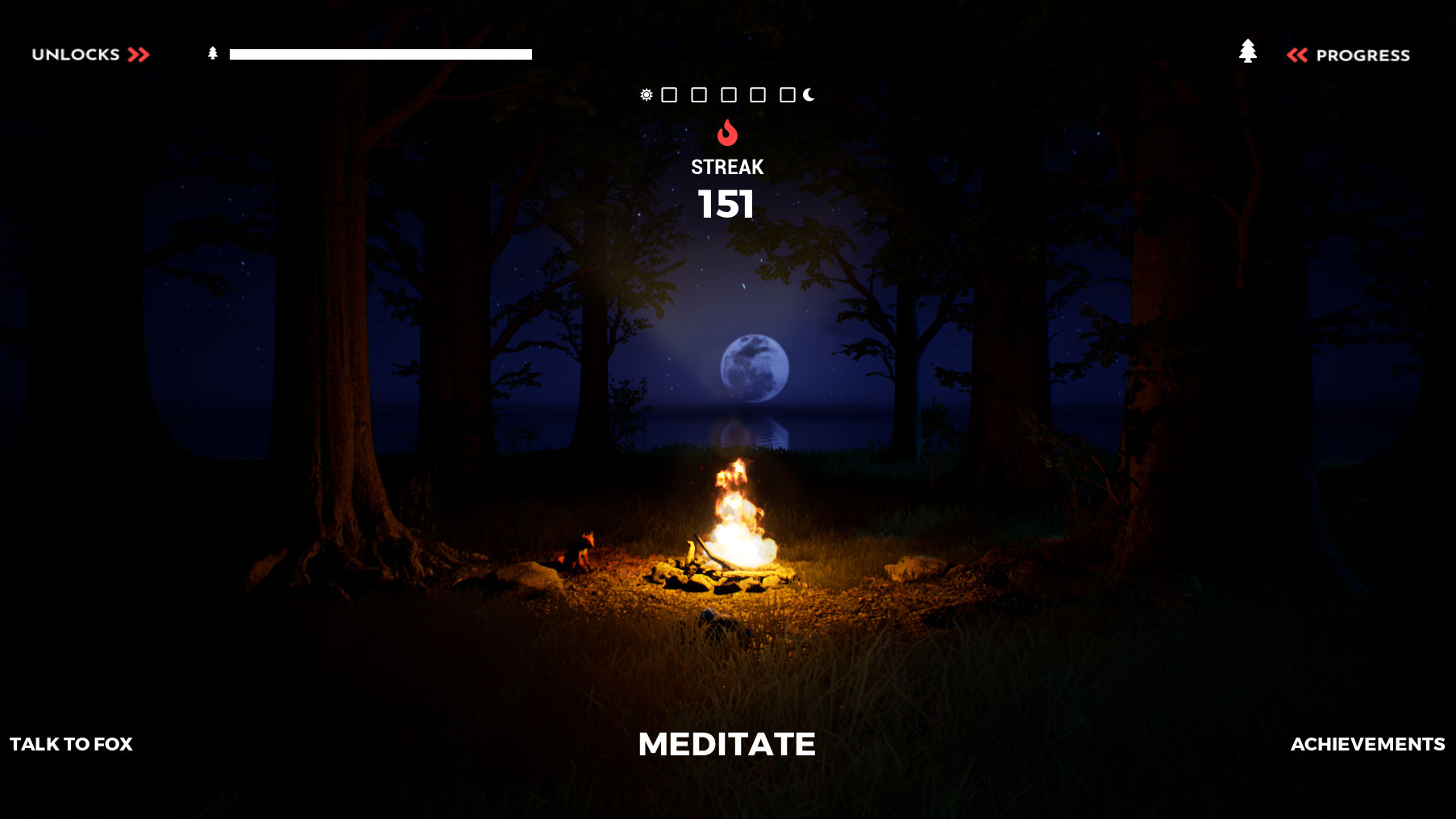Toggle the square nearest the moon icon
Image resolution: width=1456 pixels, height=819 pixels.
click(x=787, y=95)
